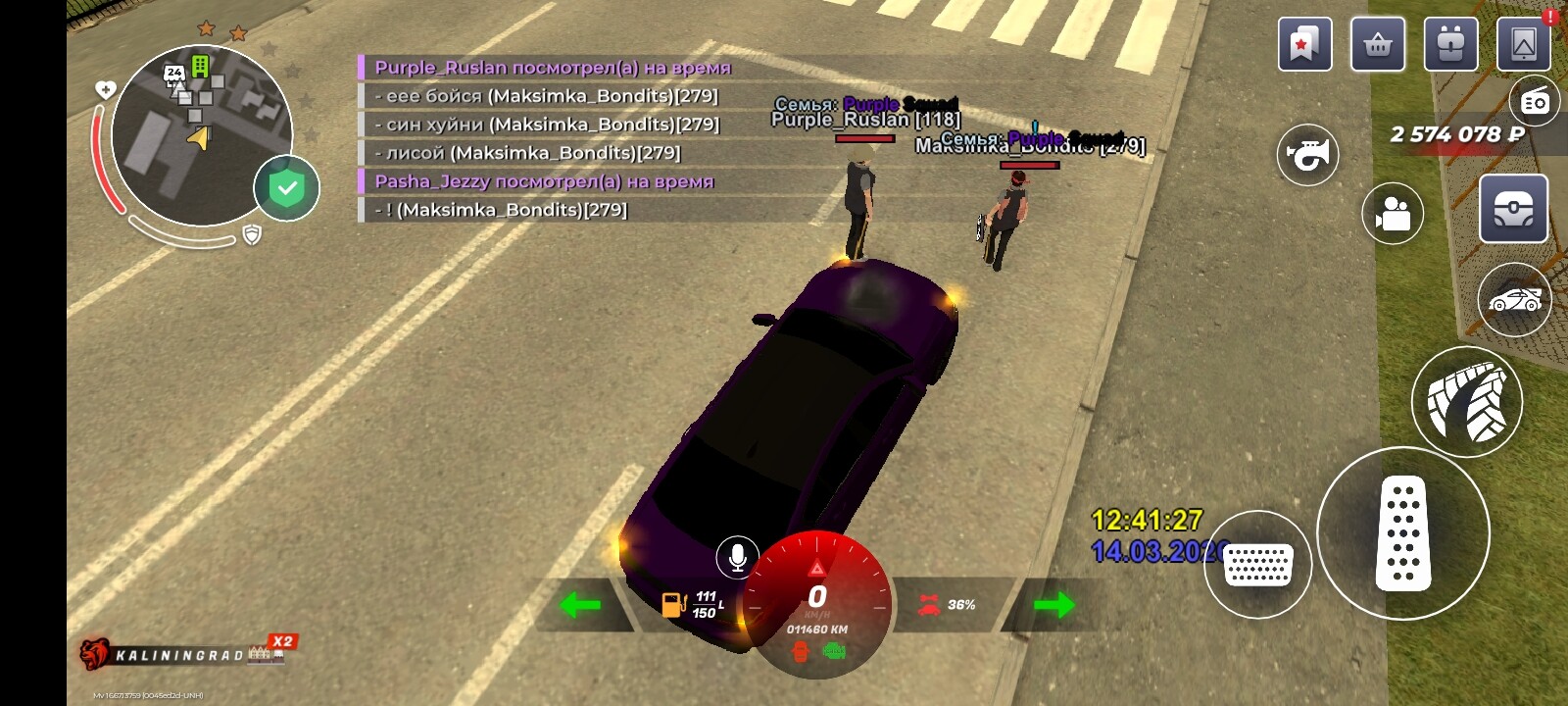
Task: Toggle the voice chat microphone
Action: (737, 557)
